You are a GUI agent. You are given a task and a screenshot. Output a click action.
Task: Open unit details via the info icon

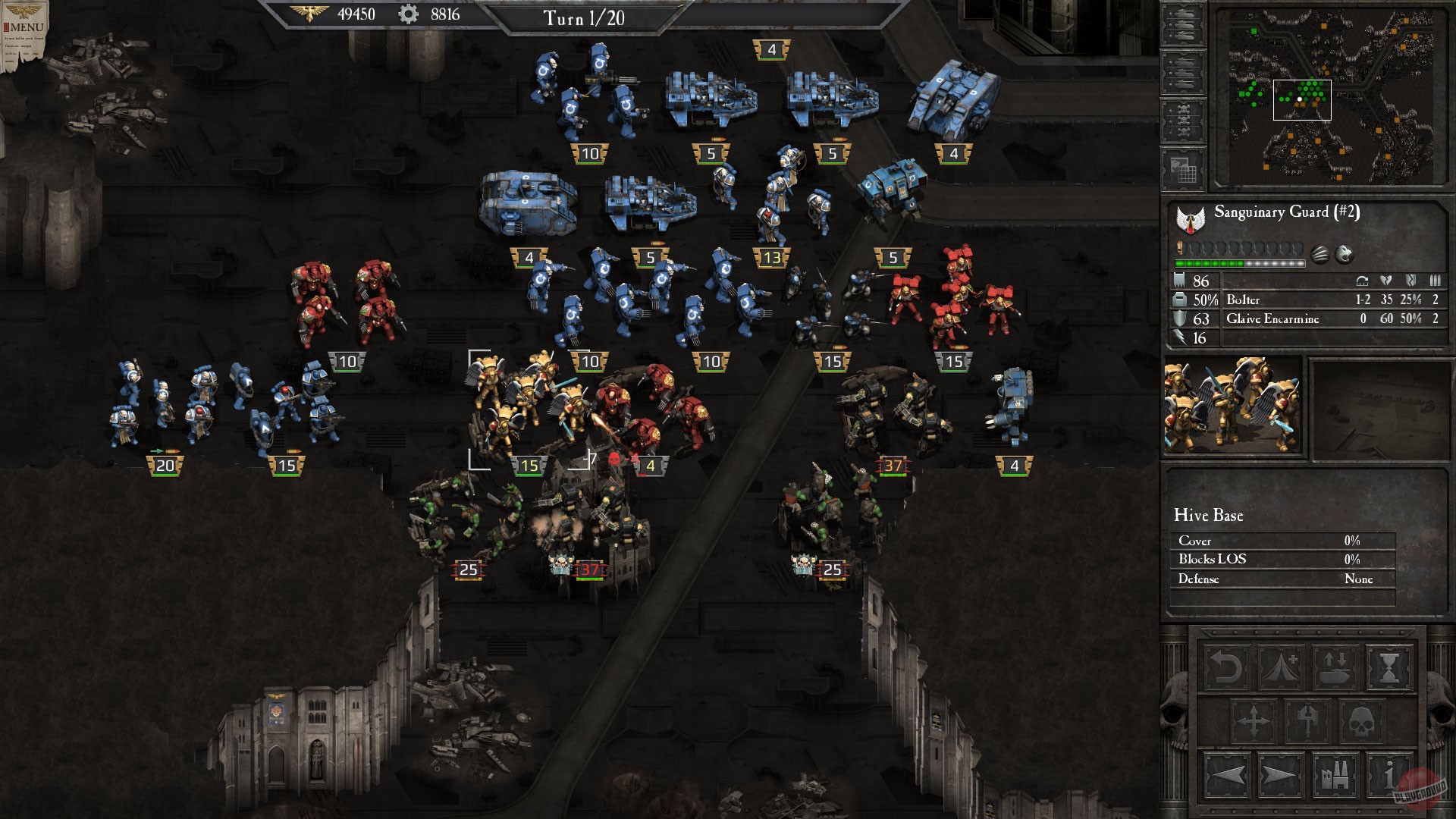pyautogui.click(x=1388, y=775)
